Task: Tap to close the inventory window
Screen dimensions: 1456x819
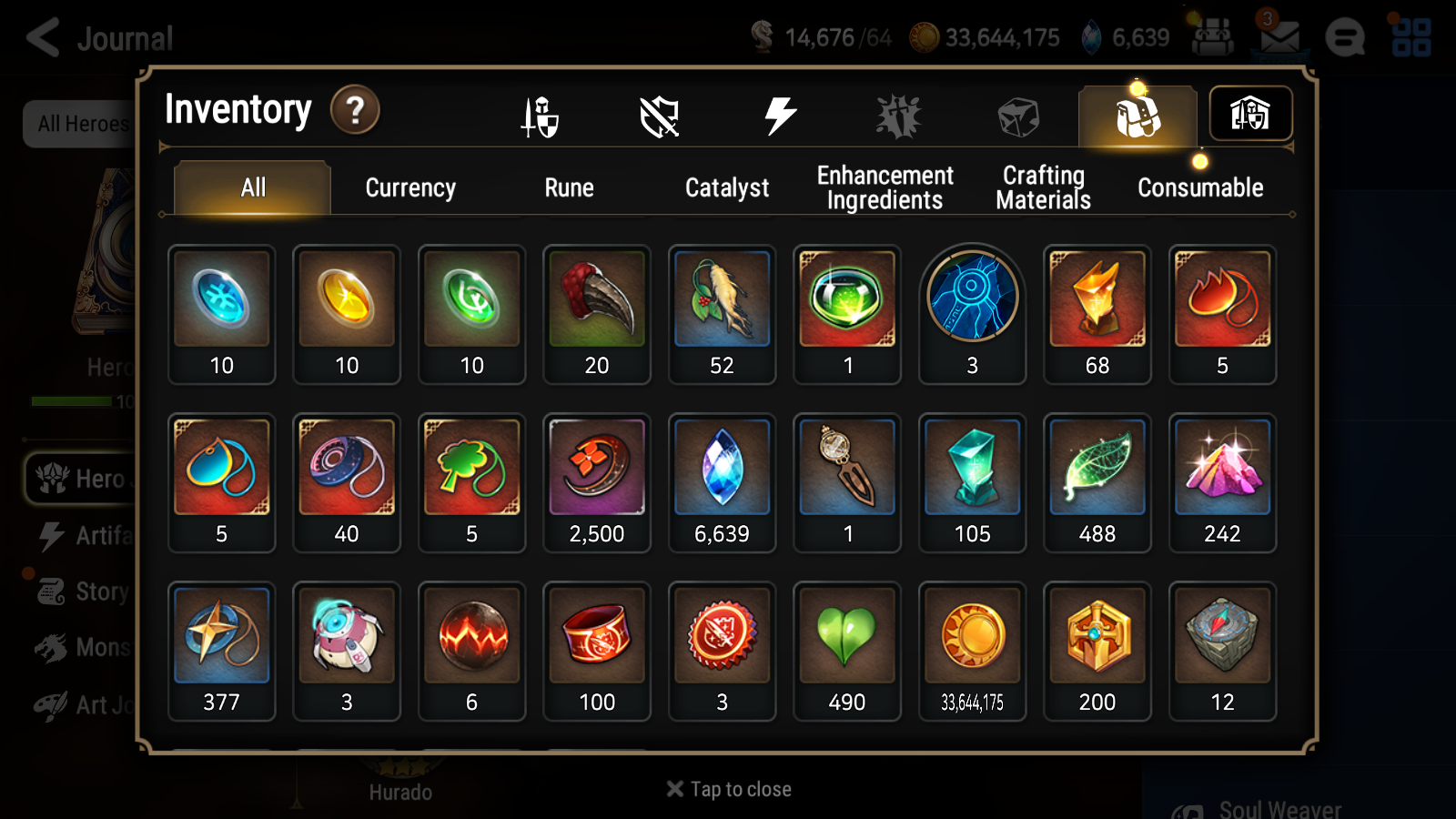Action: tap(729, 789)
